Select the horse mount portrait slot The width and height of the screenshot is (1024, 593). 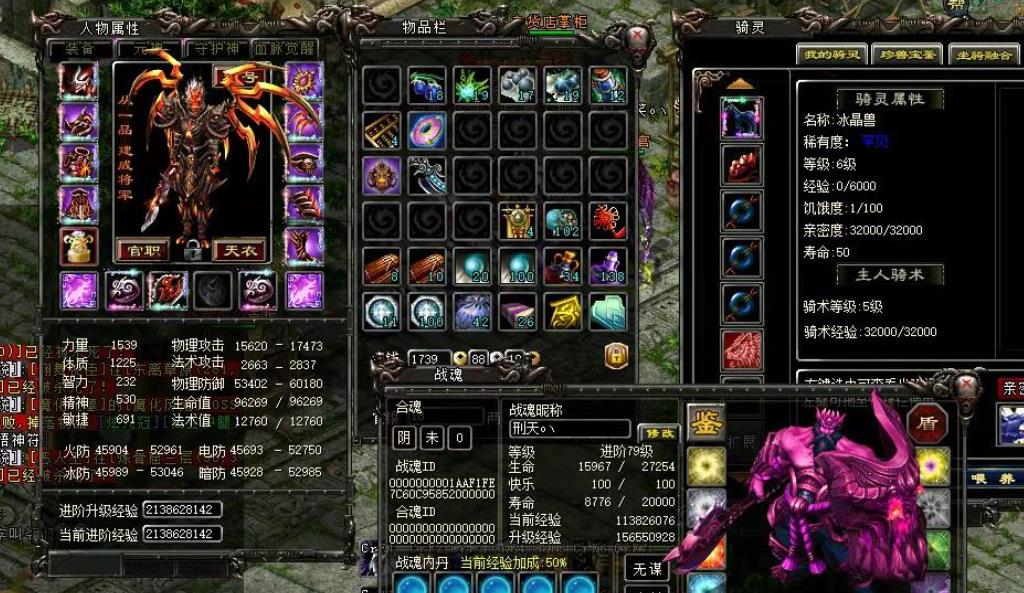pos(742,119)
